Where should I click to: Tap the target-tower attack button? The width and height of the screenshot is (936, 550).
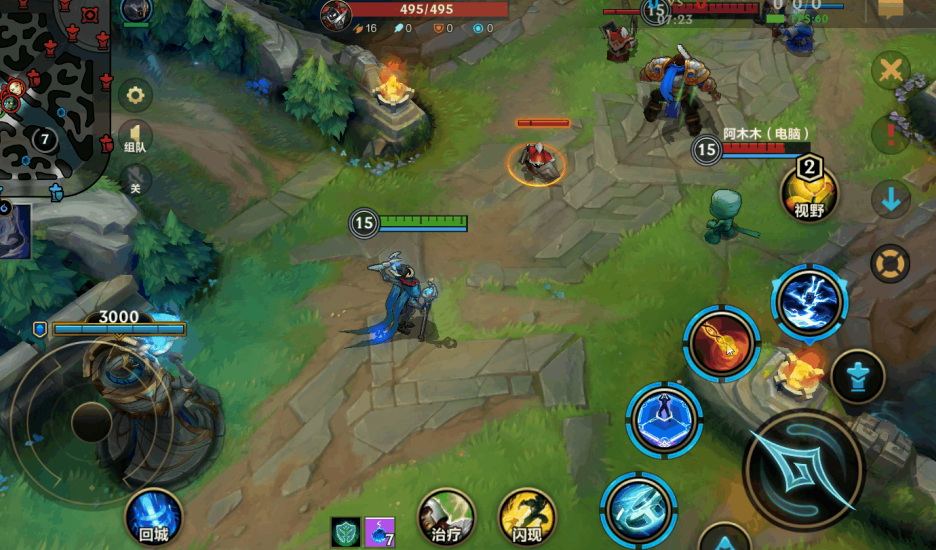(x=857, y=376)
